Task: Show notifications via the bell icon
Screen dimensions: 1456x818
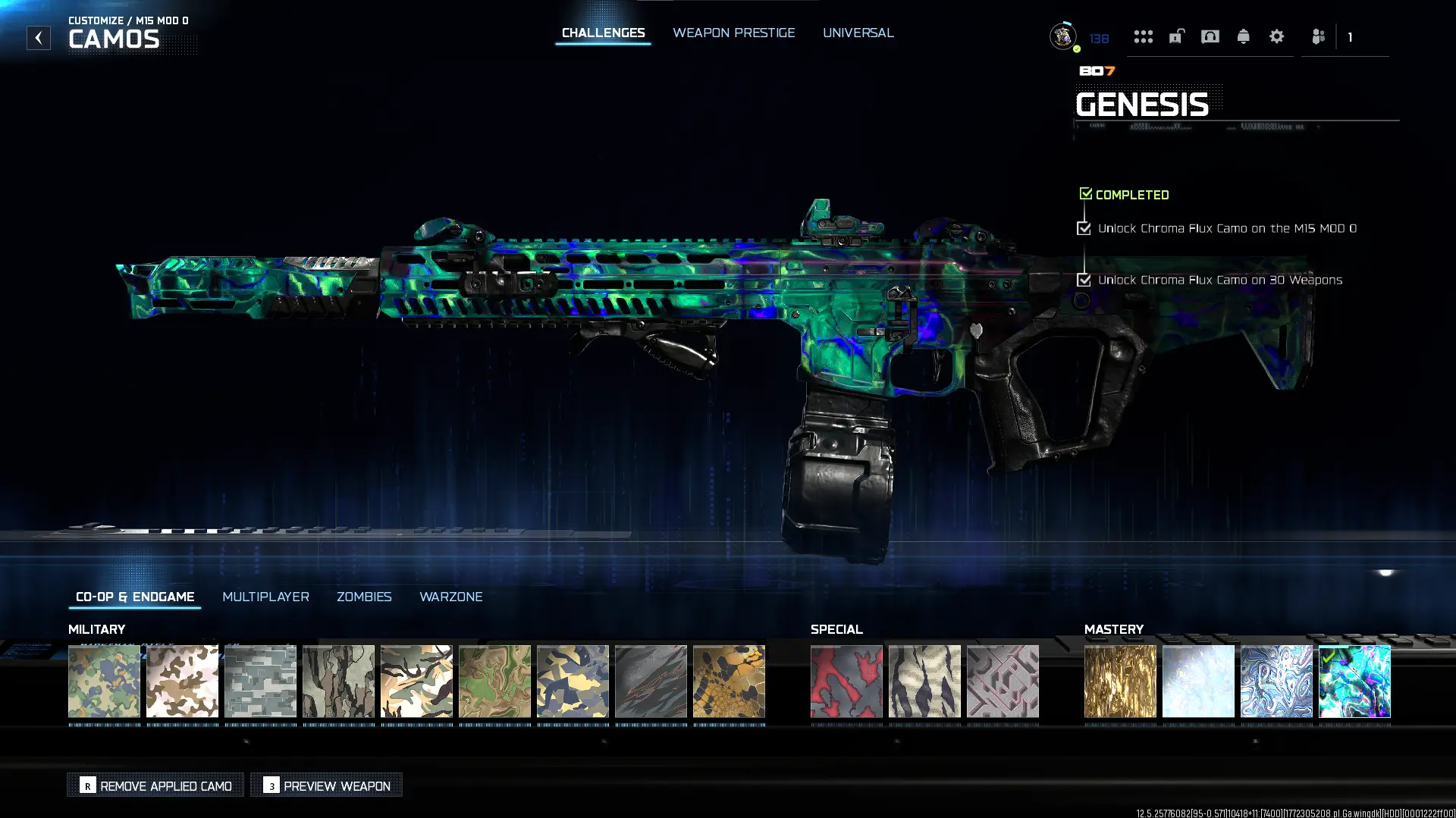Action: click(x=1243, y=36)
